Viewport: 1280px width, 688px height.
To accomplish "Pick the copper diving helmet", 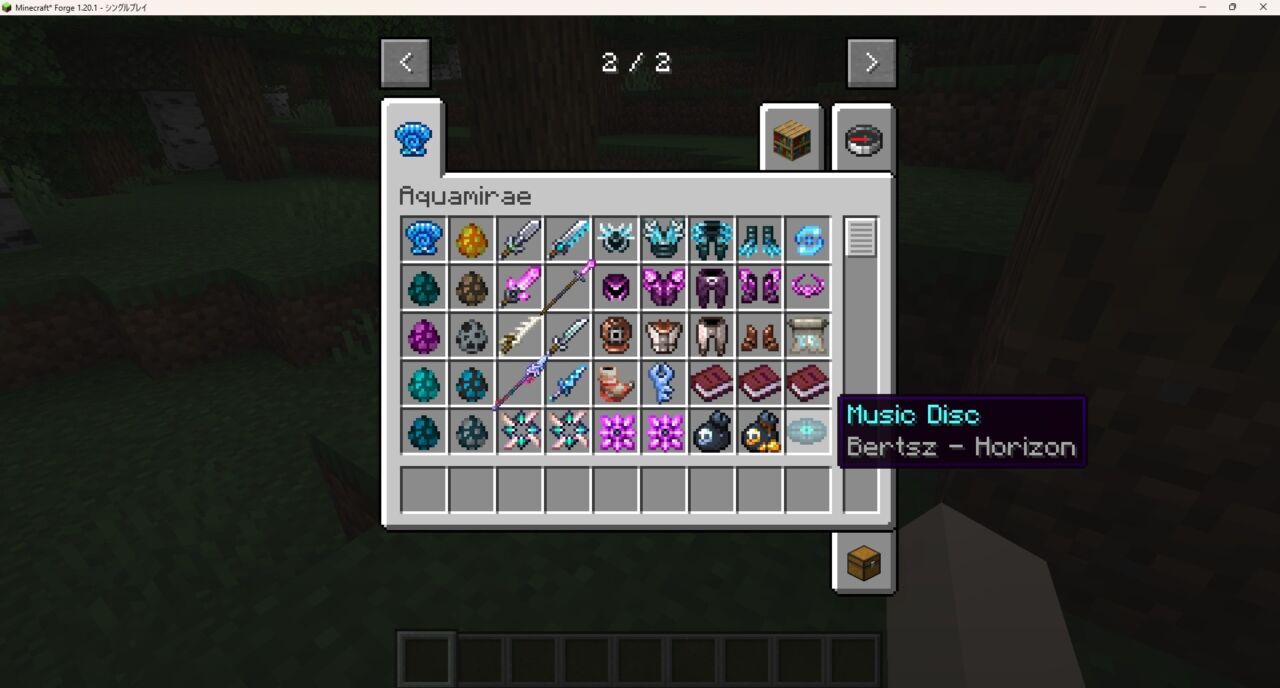I will tap(615, 336).
